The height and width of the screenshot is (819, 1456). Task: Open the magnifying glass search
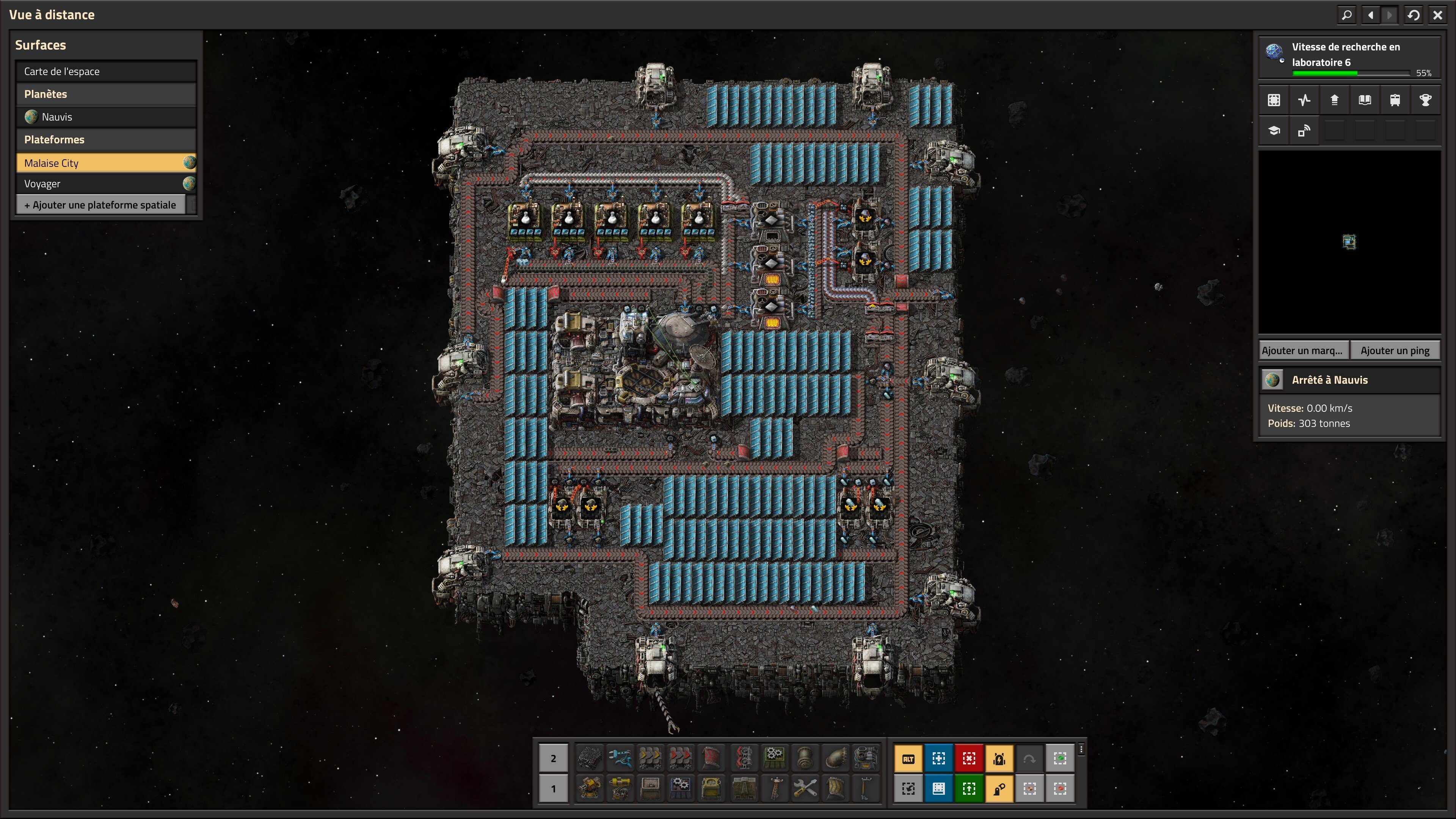[1347, 15]
